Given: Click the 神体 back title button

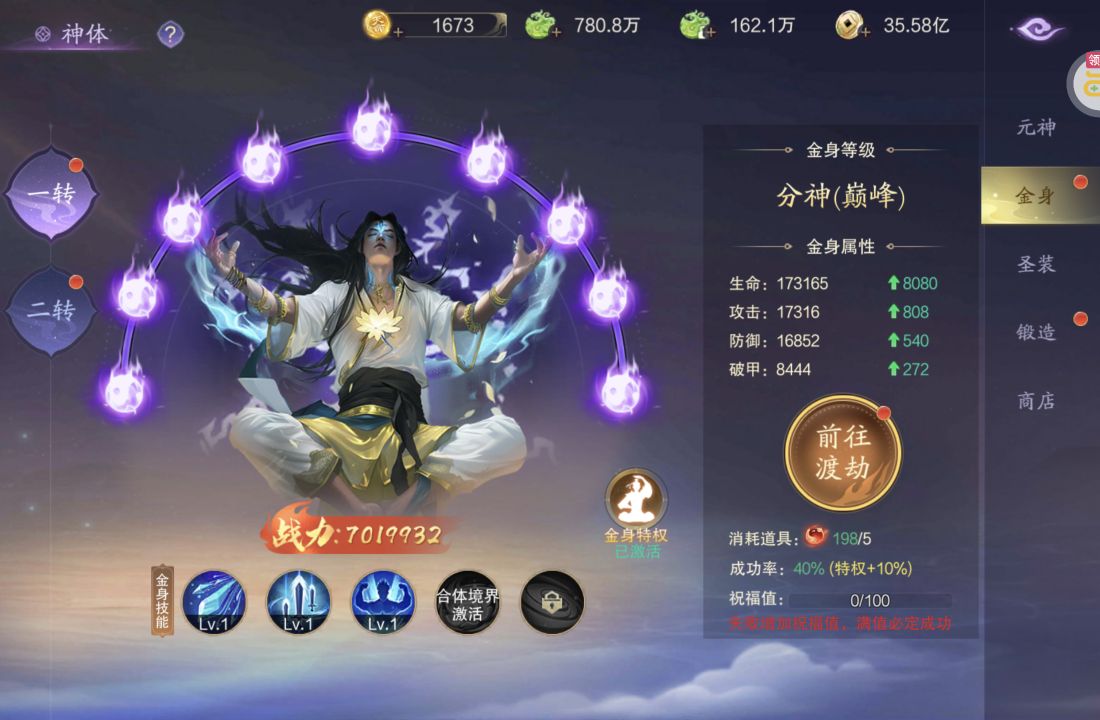Looking at the screenshot, I should (73, 35).
